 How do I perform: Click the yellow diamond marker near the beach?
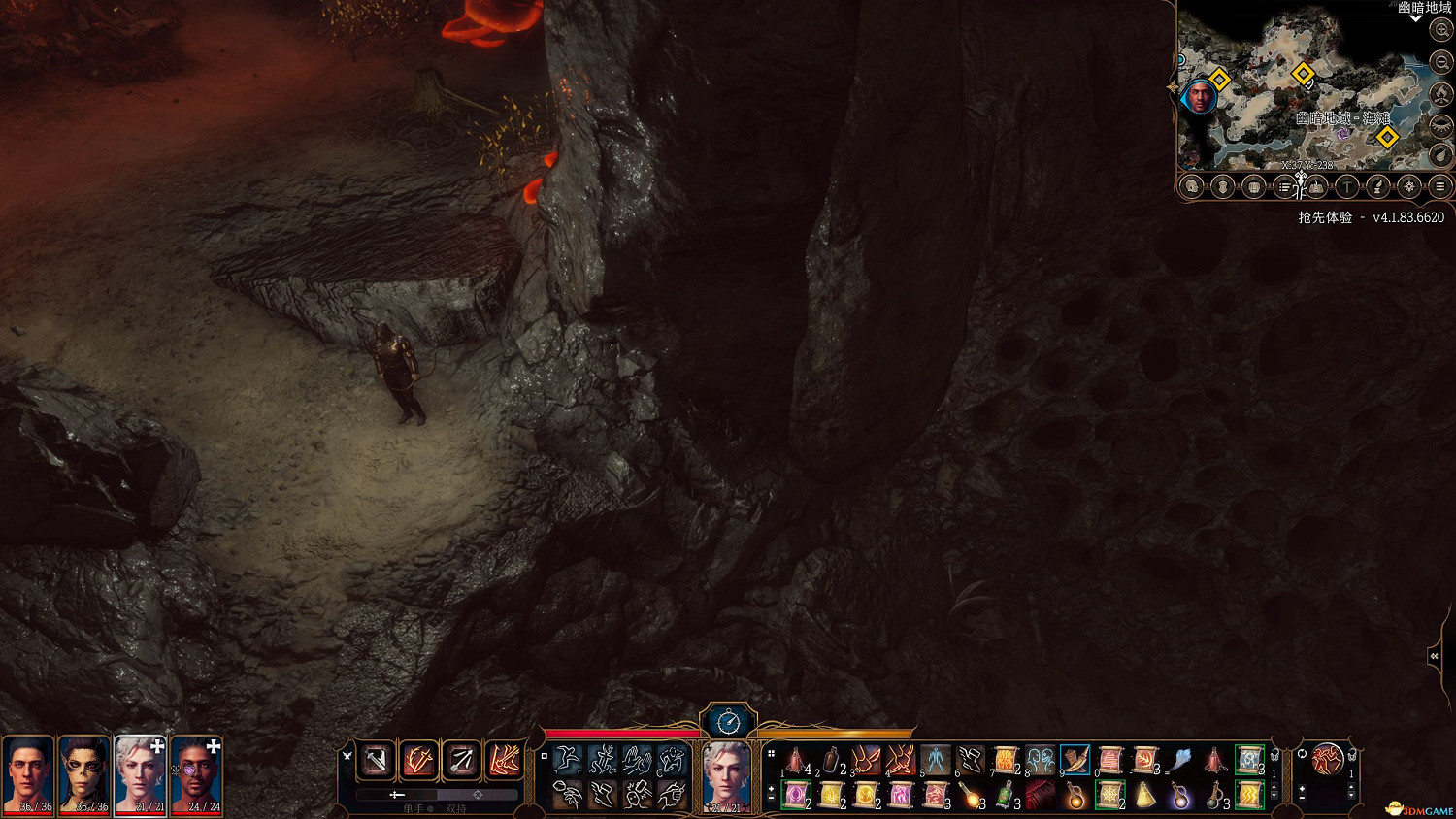coord(1387,138)
